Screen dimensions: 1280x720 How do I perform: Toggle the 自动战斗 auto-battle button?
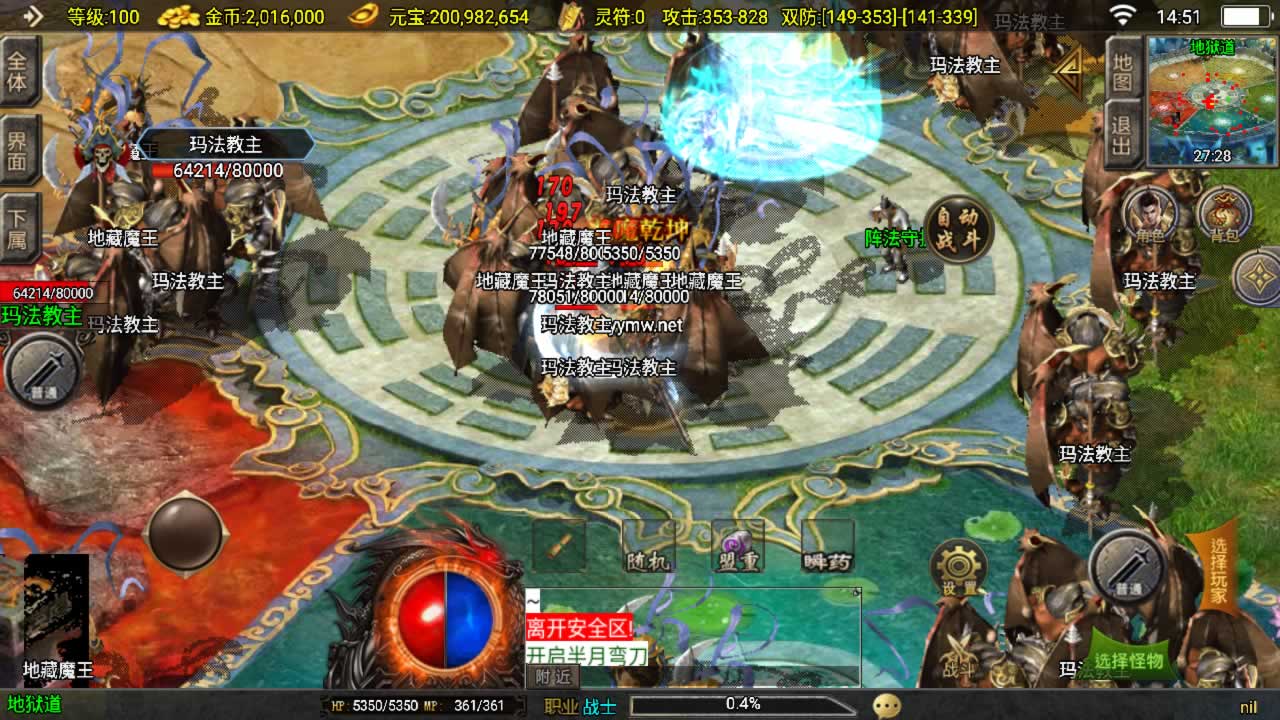(x=958, y=230)
